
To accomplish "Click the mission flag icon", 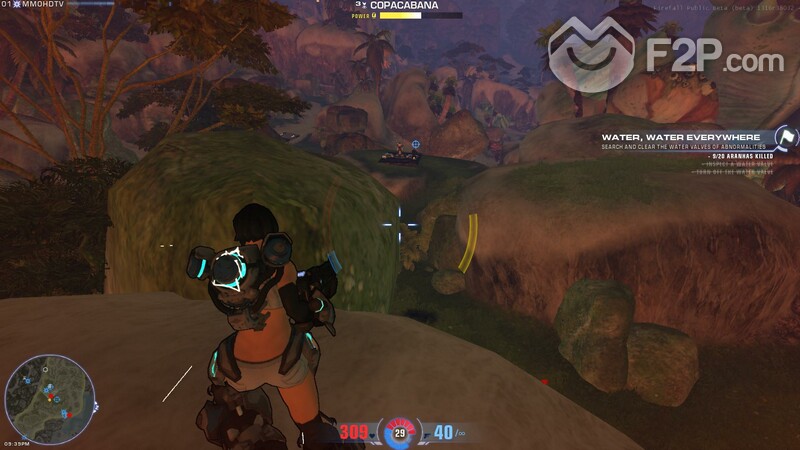I will point(785,138).
